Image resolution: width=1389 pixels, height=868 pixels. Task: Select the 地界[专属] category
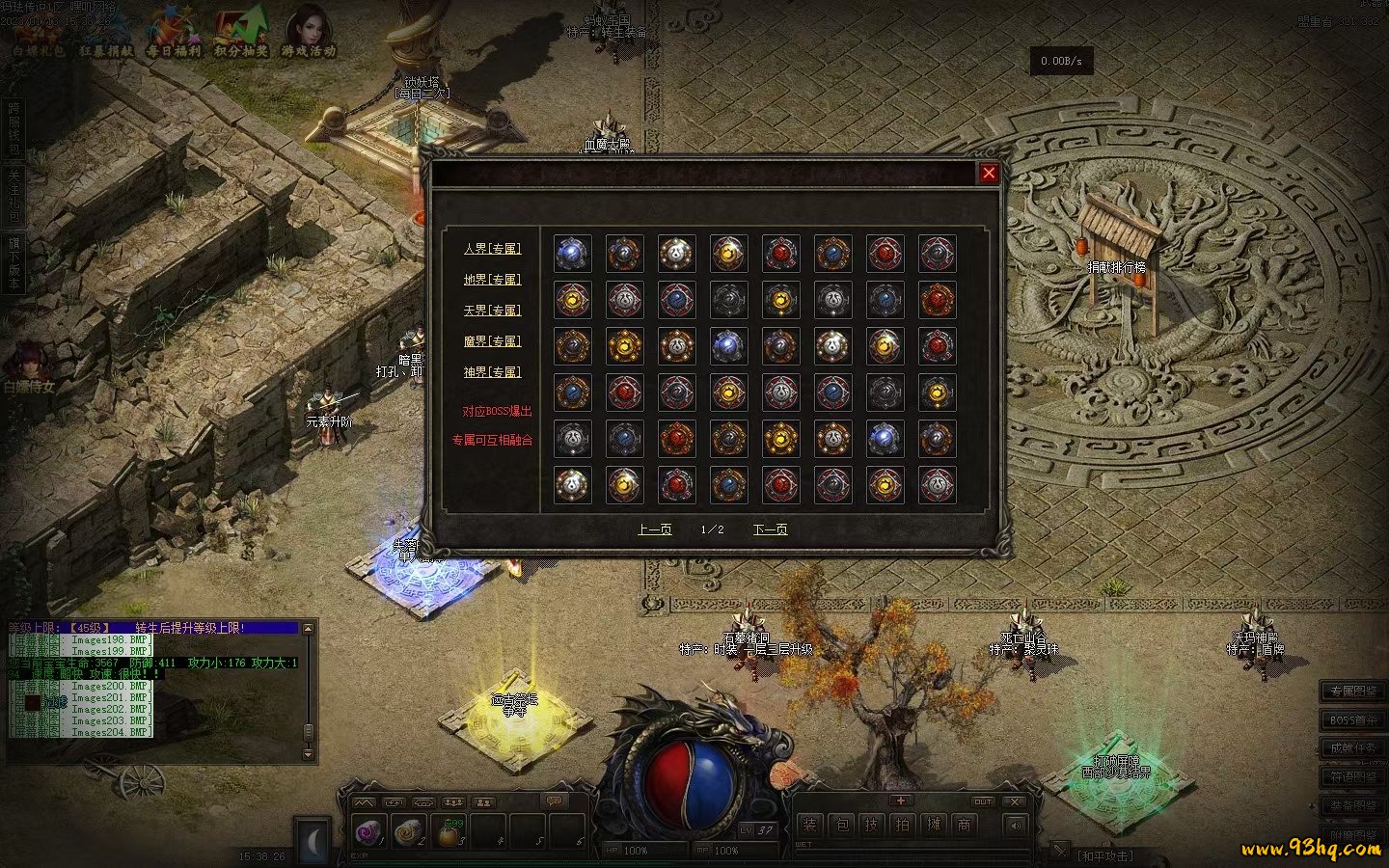[492, 280]
